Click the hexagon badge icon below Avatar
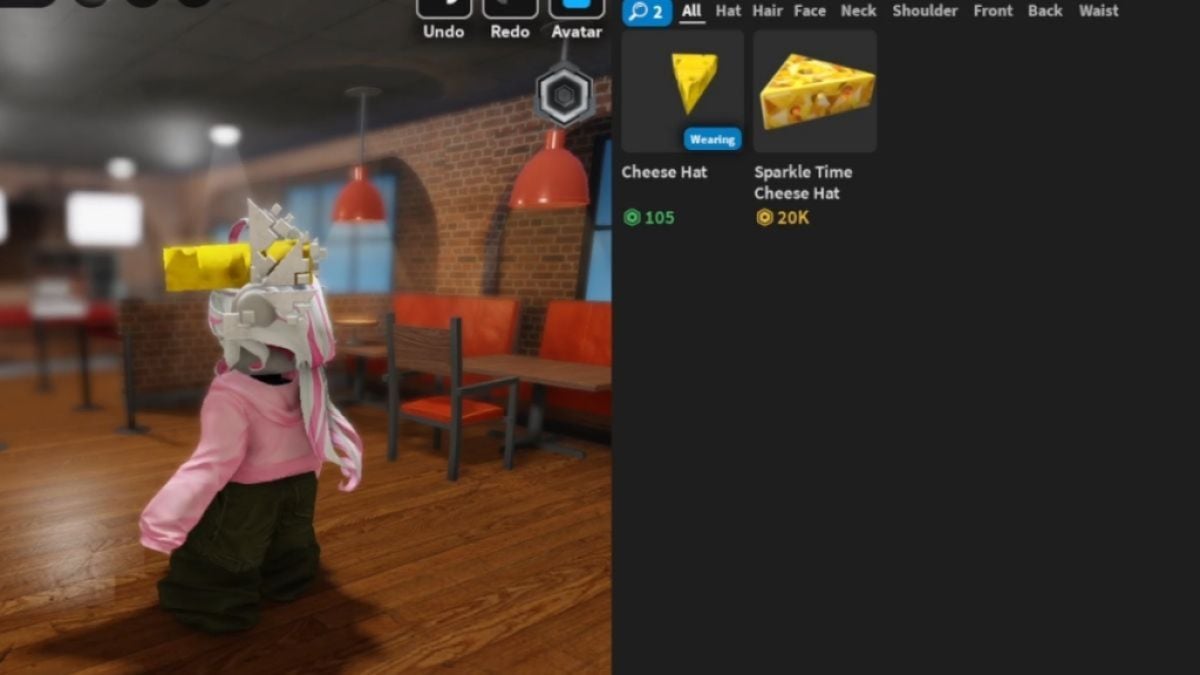 point(564,96)
